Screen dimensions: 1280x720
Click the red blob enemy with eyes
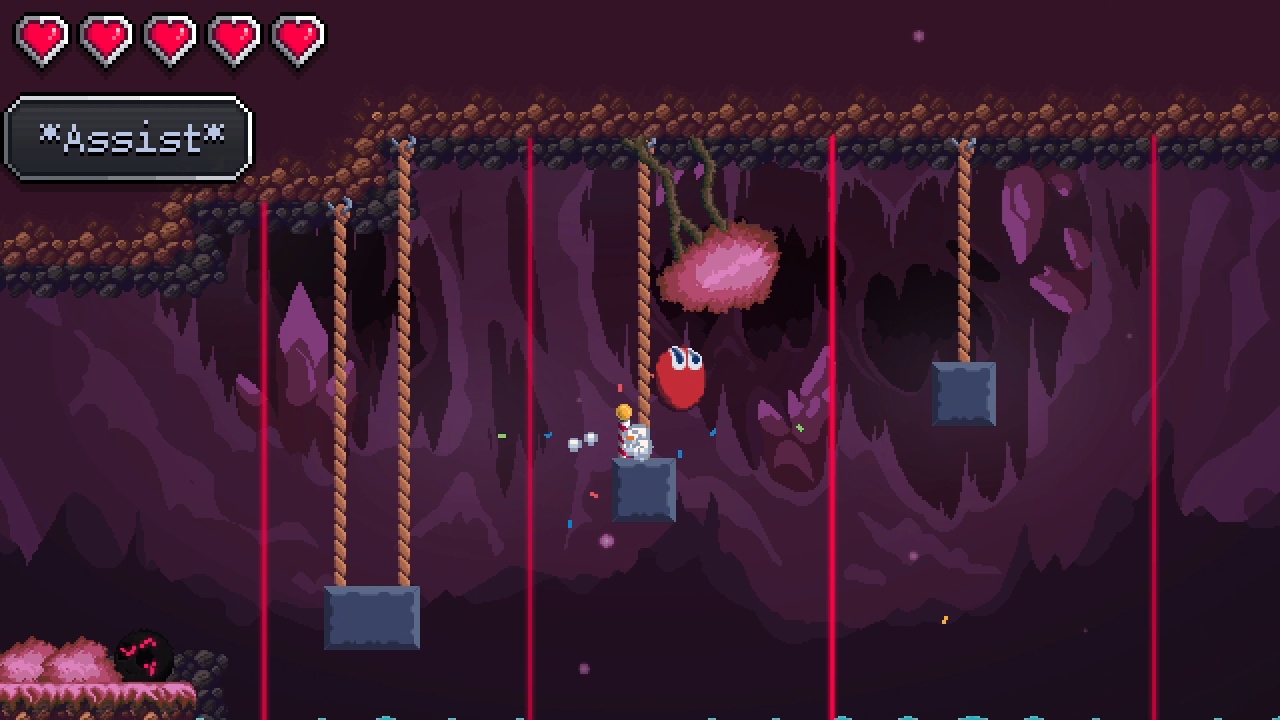point(682,375)
